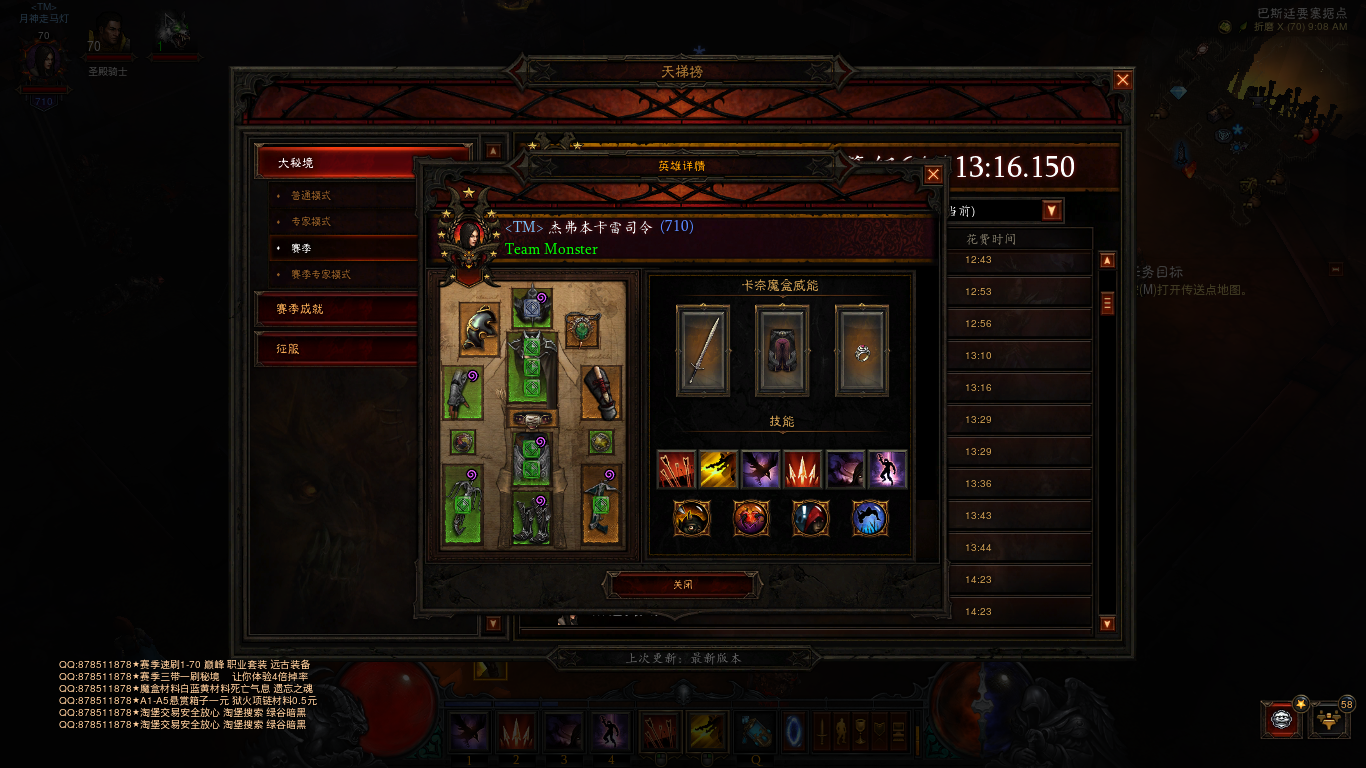Screen dimensions: 1366x768
Task: Select the 12:43 leaderboard row
Action: tap(1015, 260)
